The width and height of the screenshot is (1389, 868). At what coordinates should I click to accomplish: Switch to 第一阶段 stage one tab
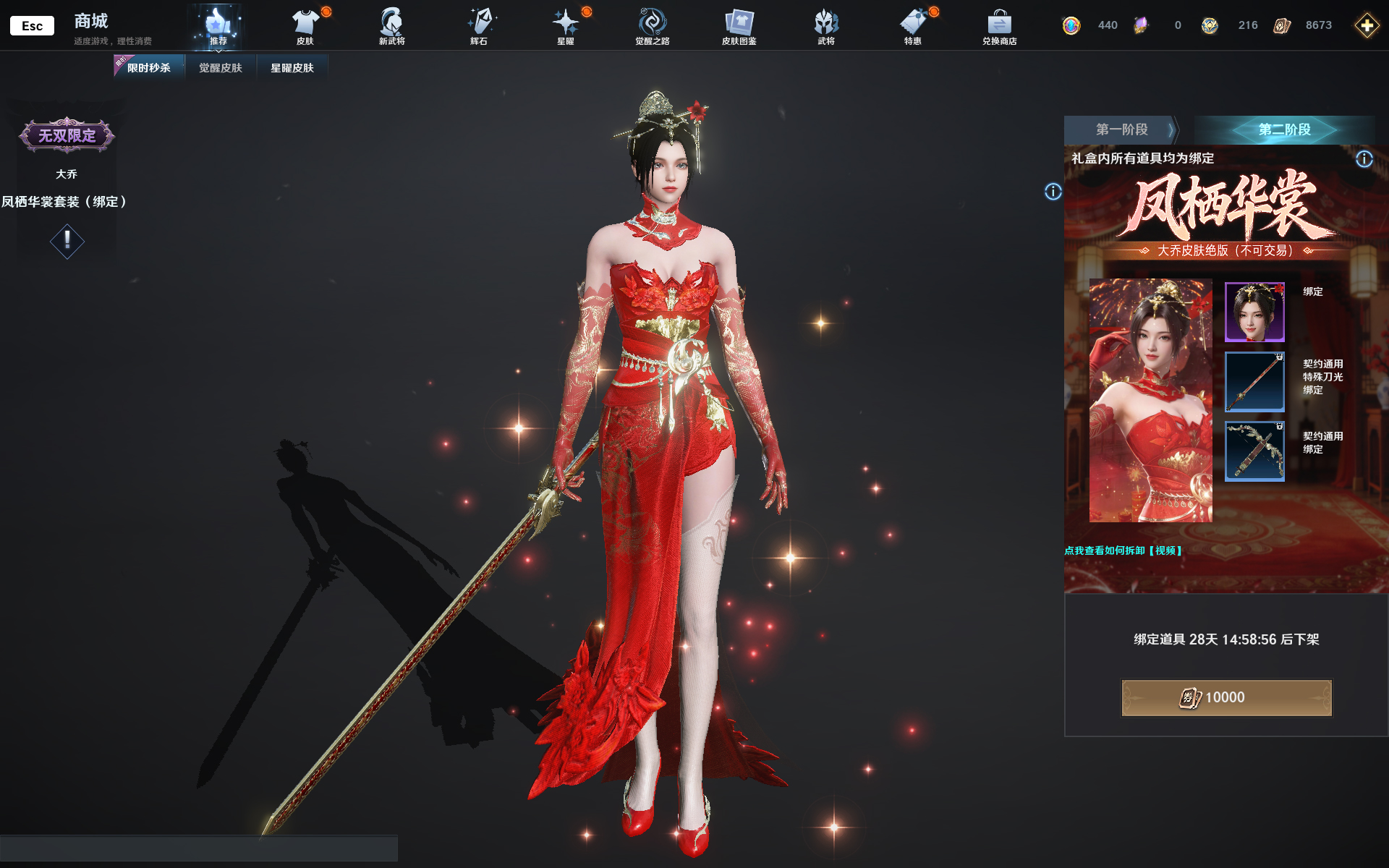pyautogui.click(x=1121, y=129)
